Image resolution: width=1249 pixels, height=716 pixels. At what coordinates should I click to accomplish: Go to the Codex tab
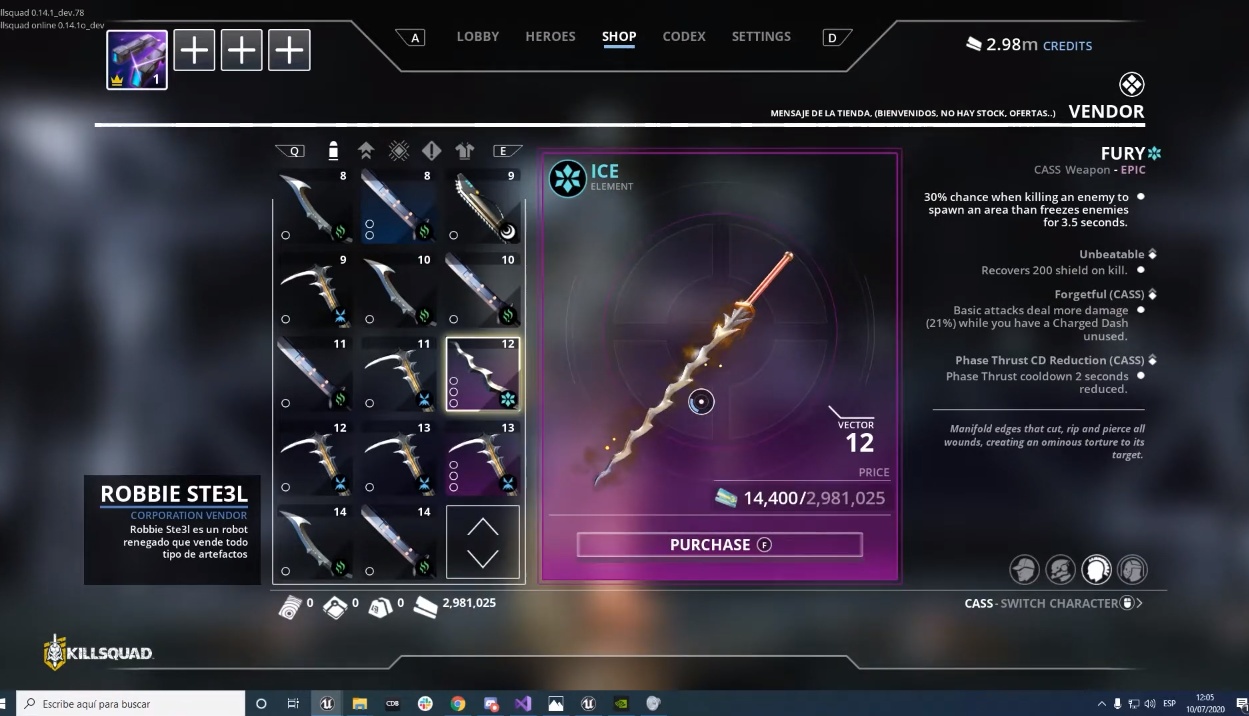684,37
